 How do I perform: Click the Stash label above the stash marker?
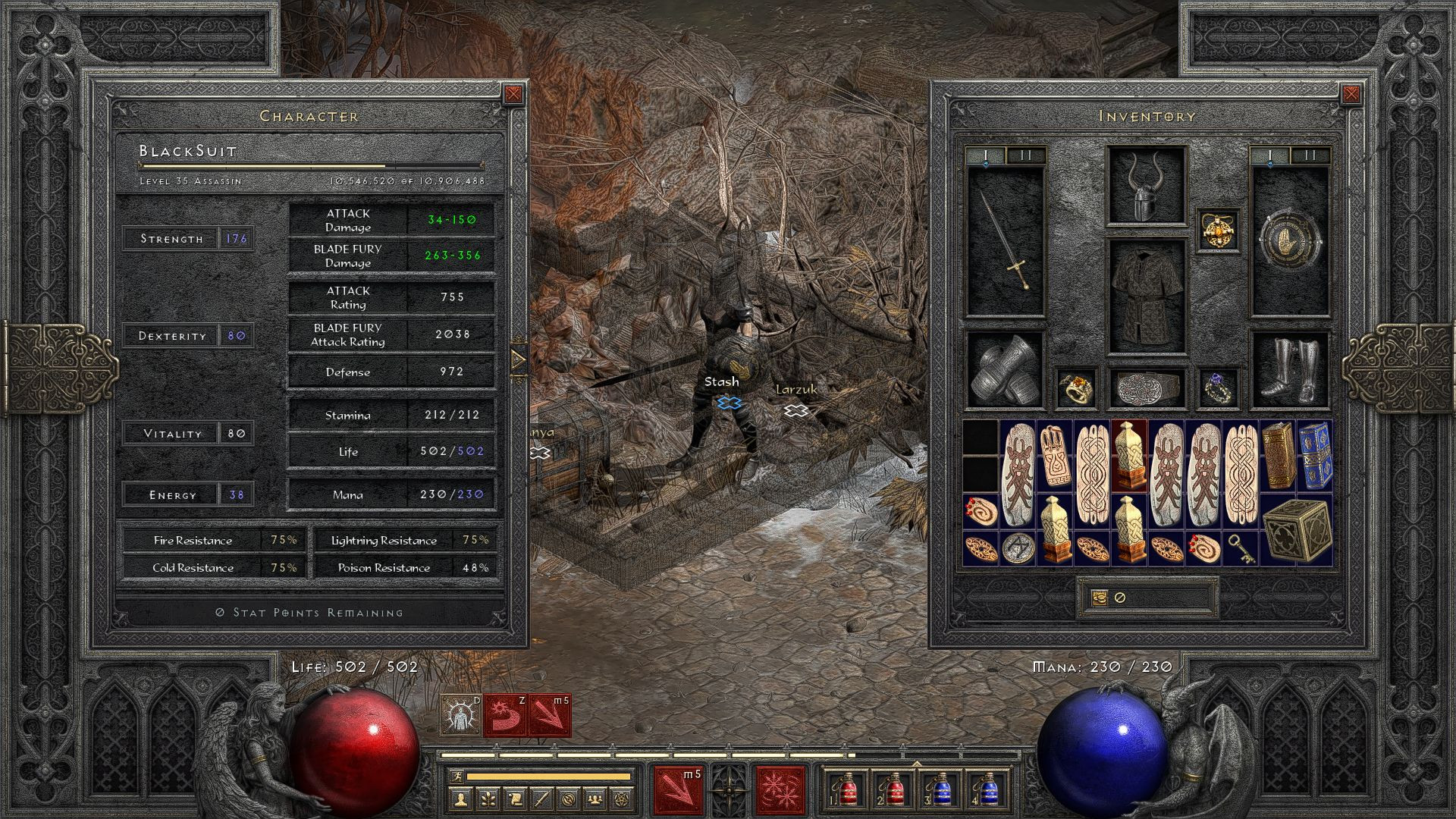[x=723, y=381]
